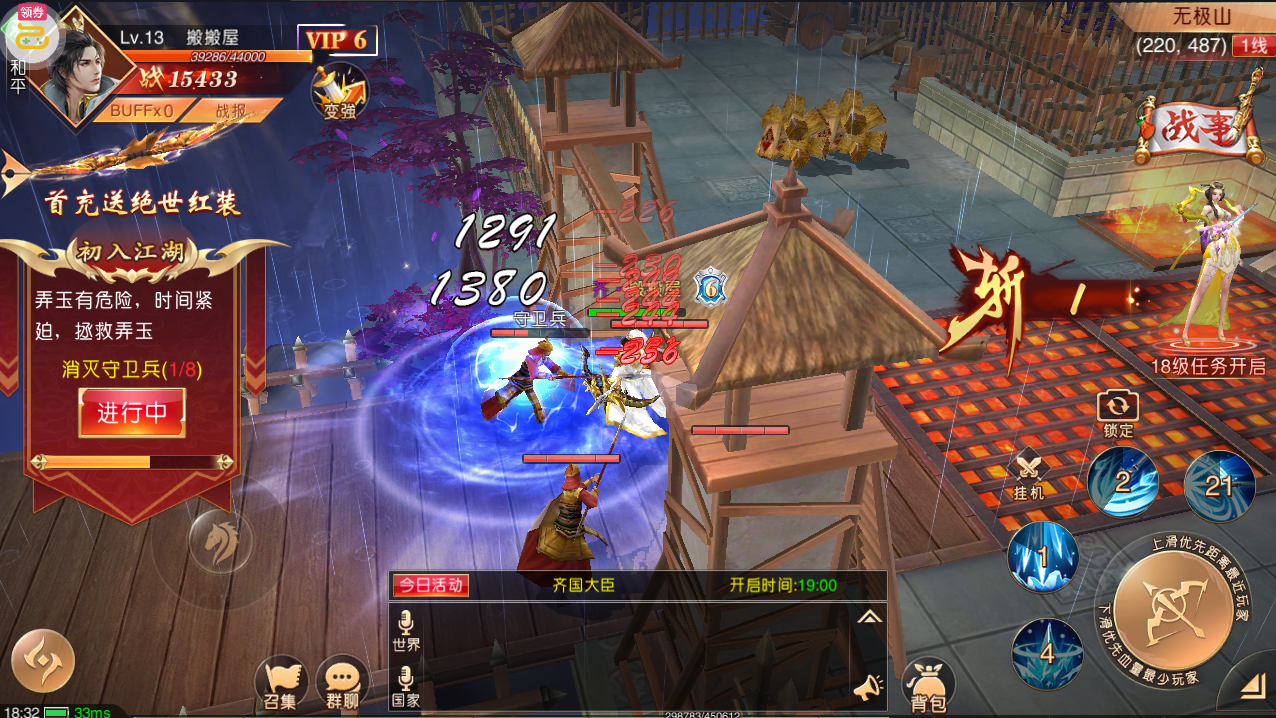Viewport: 1276px width, 718px height.
Task: Open the 战报 battle report
Action: 229,111
